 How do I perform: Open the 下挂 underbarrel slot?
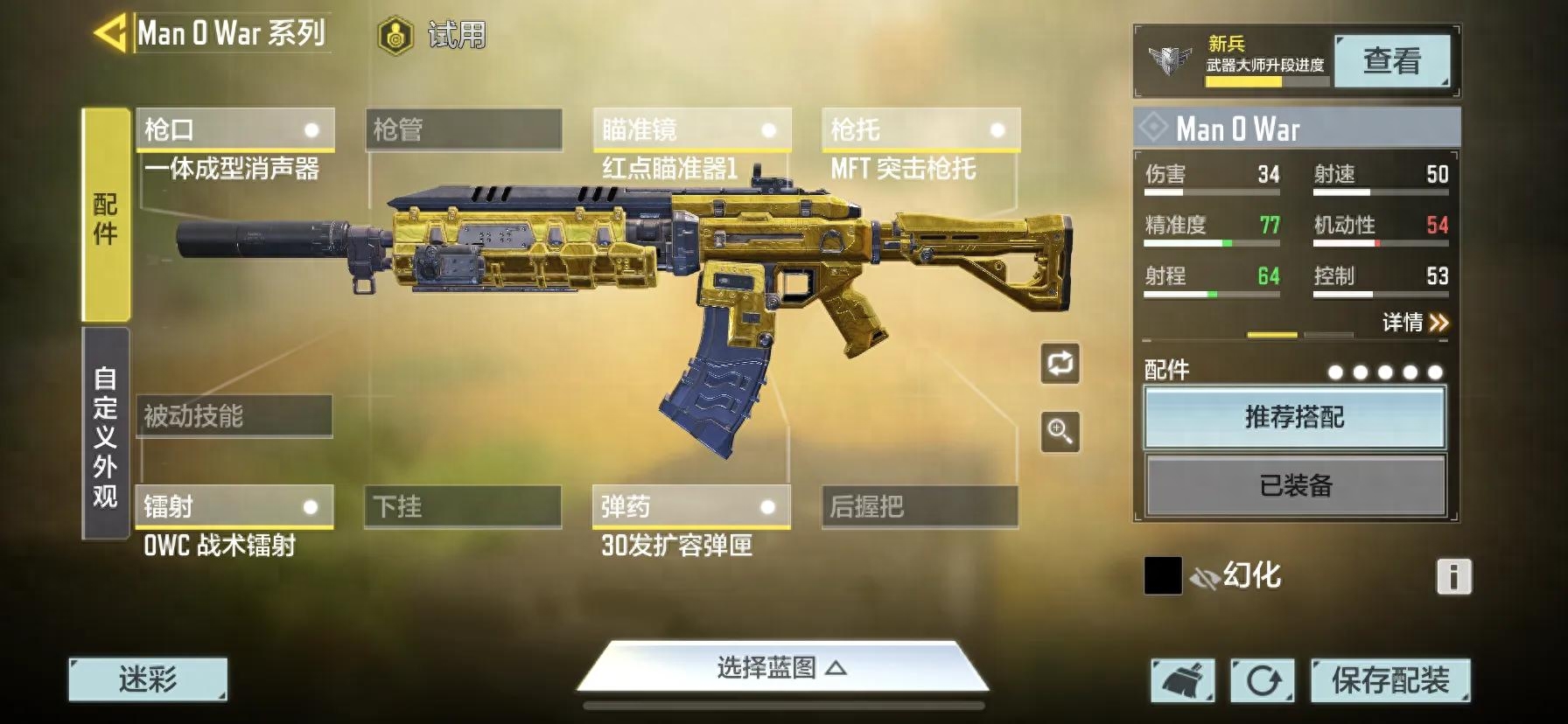pos(463,507)
